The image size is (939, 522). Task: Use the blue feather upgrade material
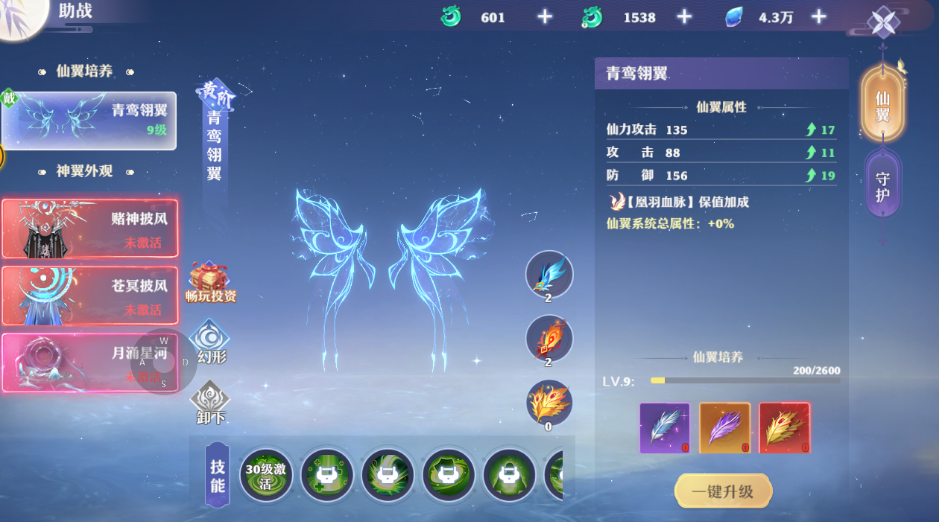coord(664,428)
